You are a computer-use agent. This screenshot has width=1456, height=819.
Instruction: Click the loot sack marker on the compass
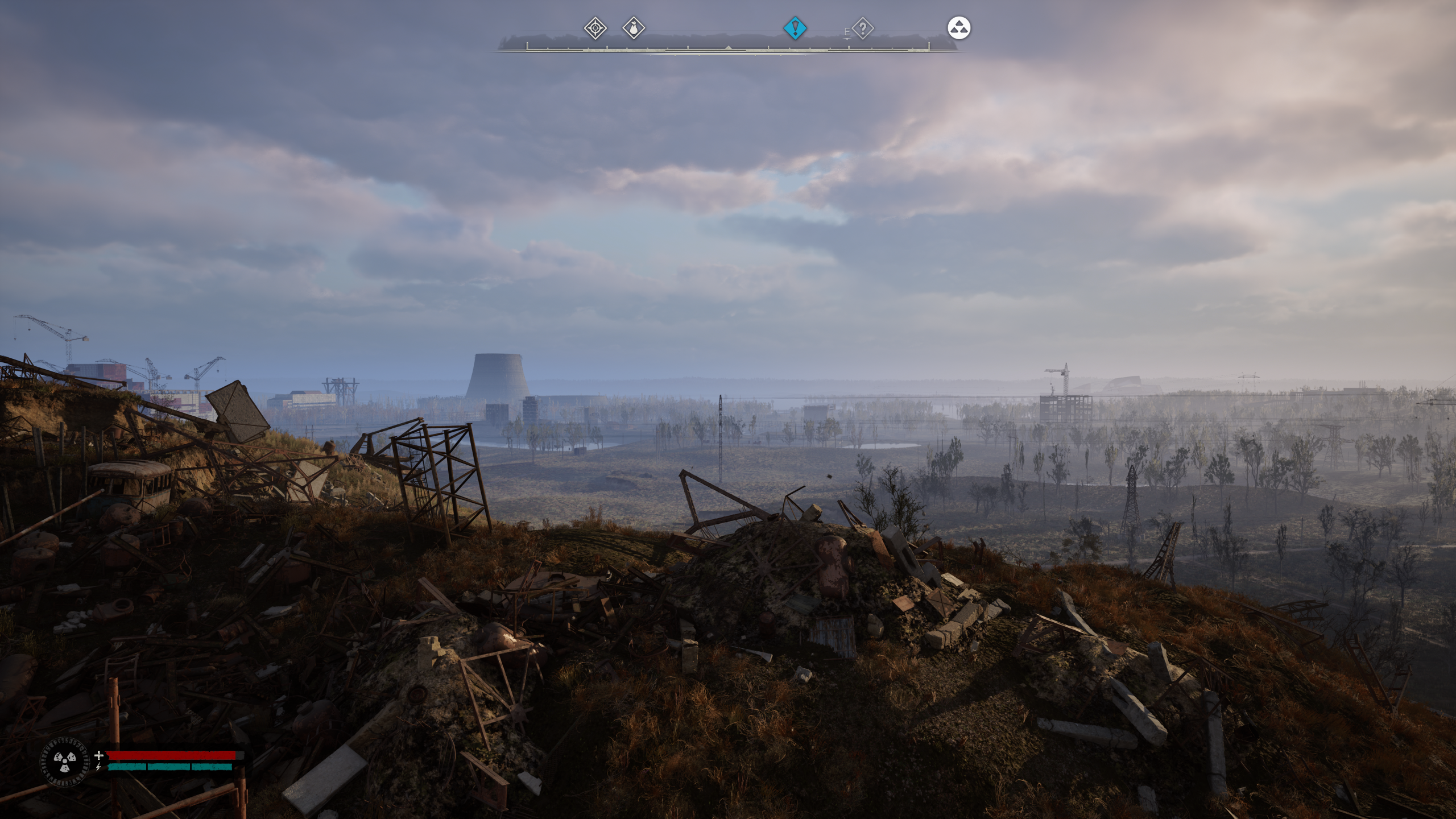pyautogui.click(x=634, y=28)
